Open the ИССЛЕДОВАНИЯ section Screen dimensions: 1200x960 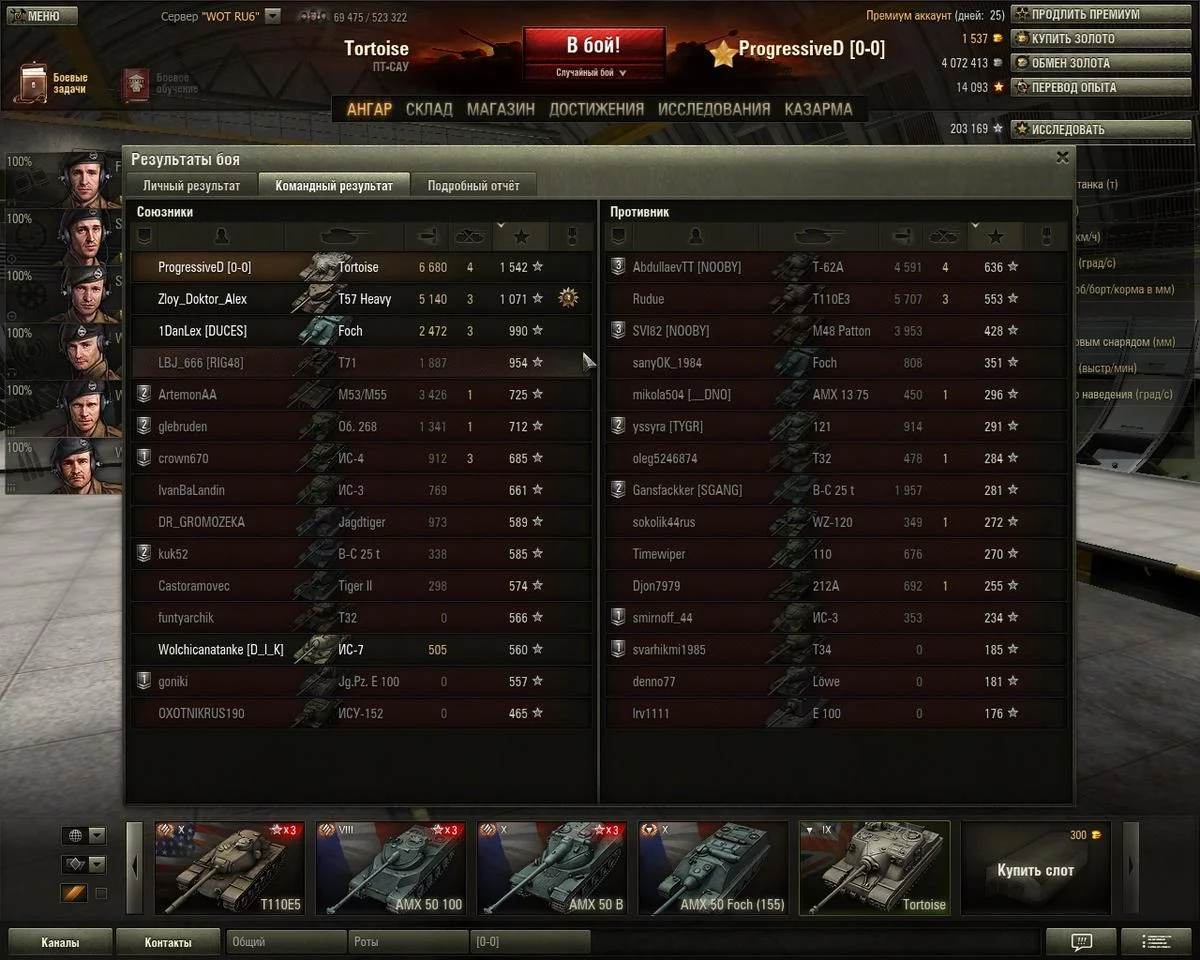[714, 109]
